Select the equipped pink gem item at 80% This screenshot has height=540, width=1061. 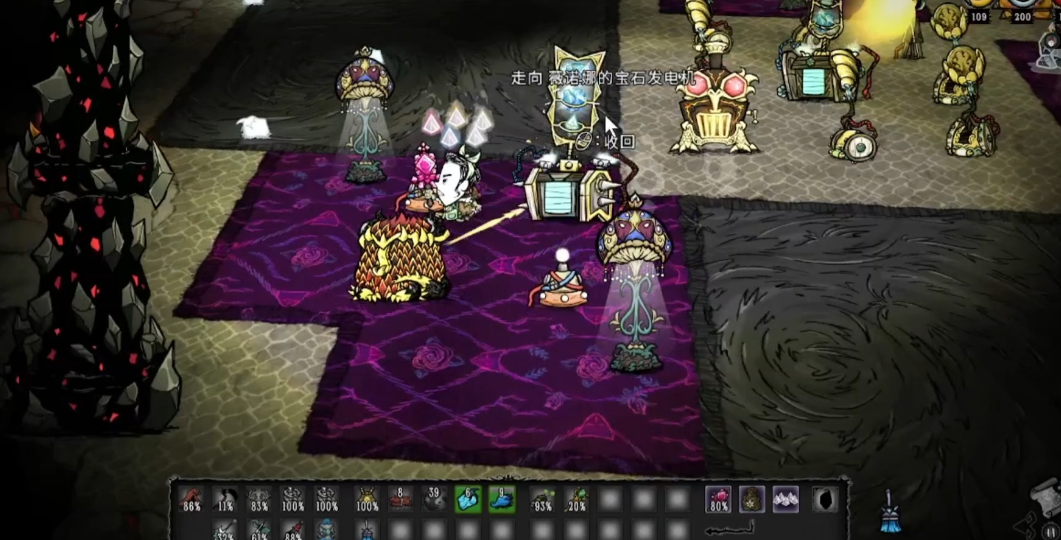(718, 498)
